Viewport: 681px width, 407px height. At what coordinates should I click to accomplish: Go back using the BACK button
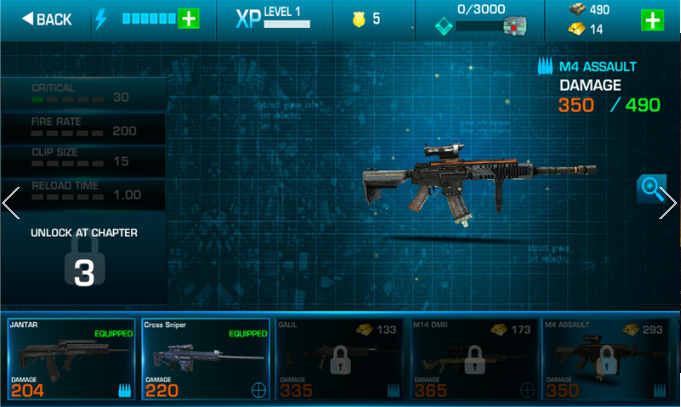[47, 19]
